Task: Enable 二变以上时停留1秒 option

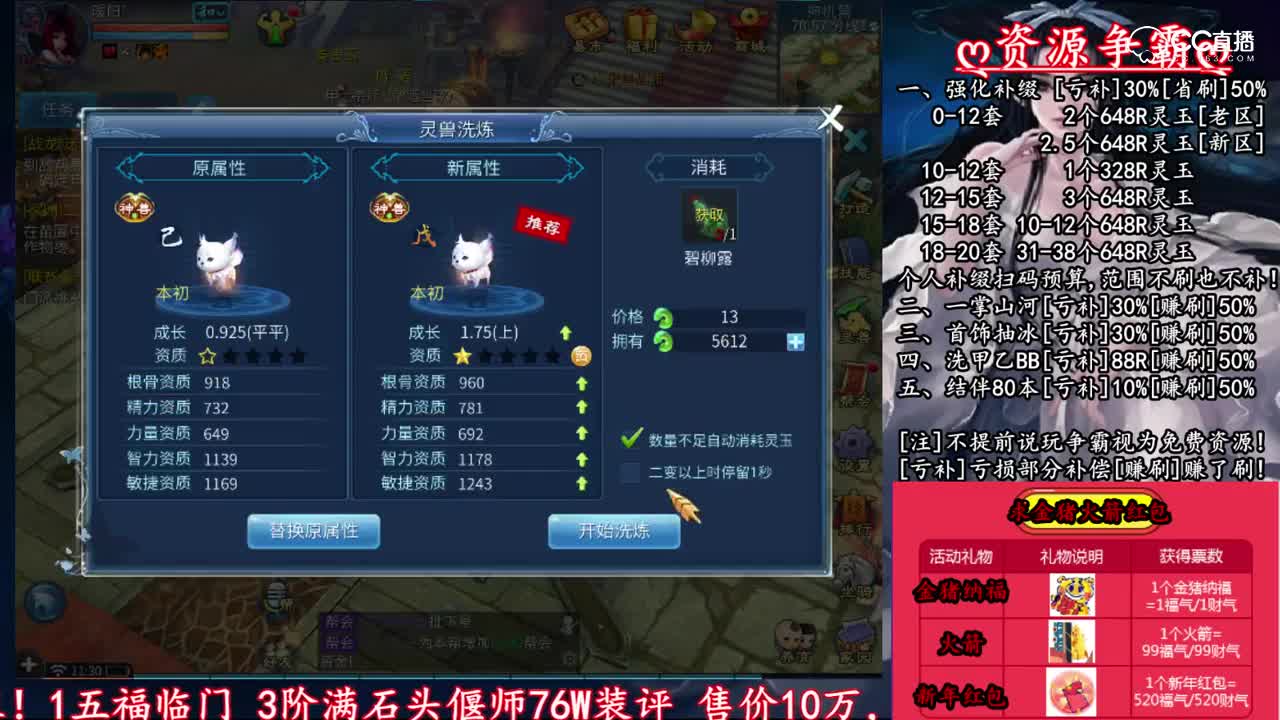Action: 630,468
